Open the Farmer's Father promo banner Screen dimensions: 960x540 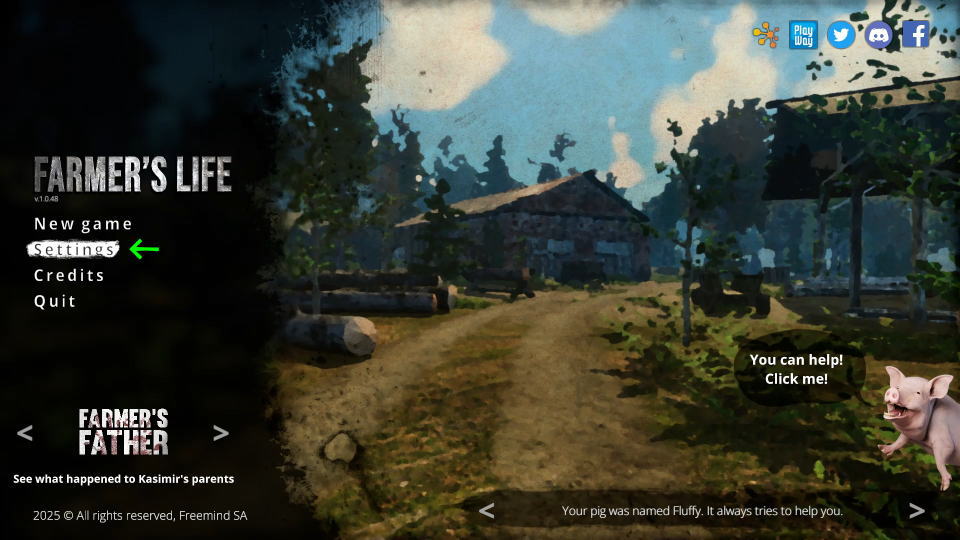click(123, 432)
